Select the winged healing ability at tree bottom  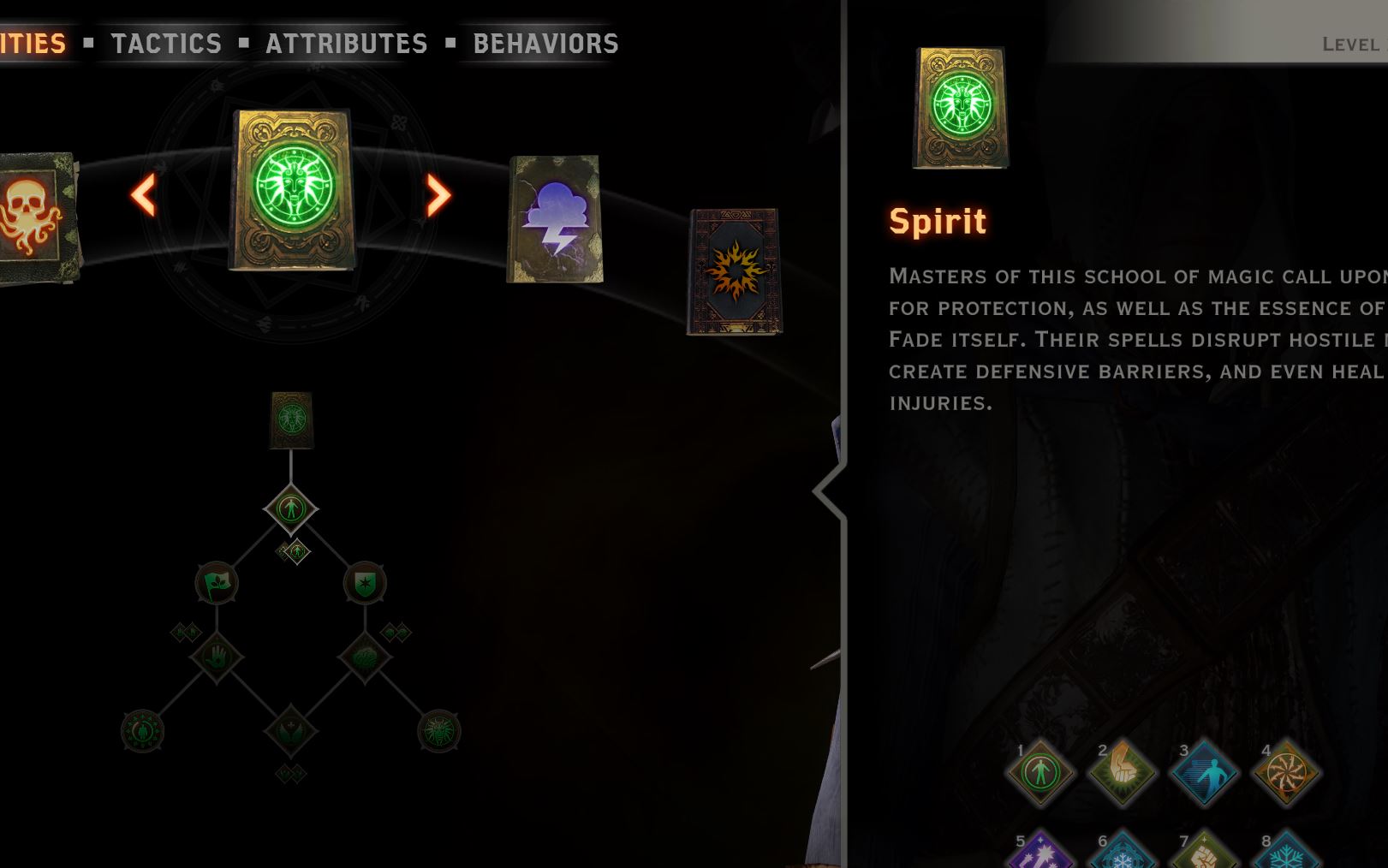tap(291, 731)
